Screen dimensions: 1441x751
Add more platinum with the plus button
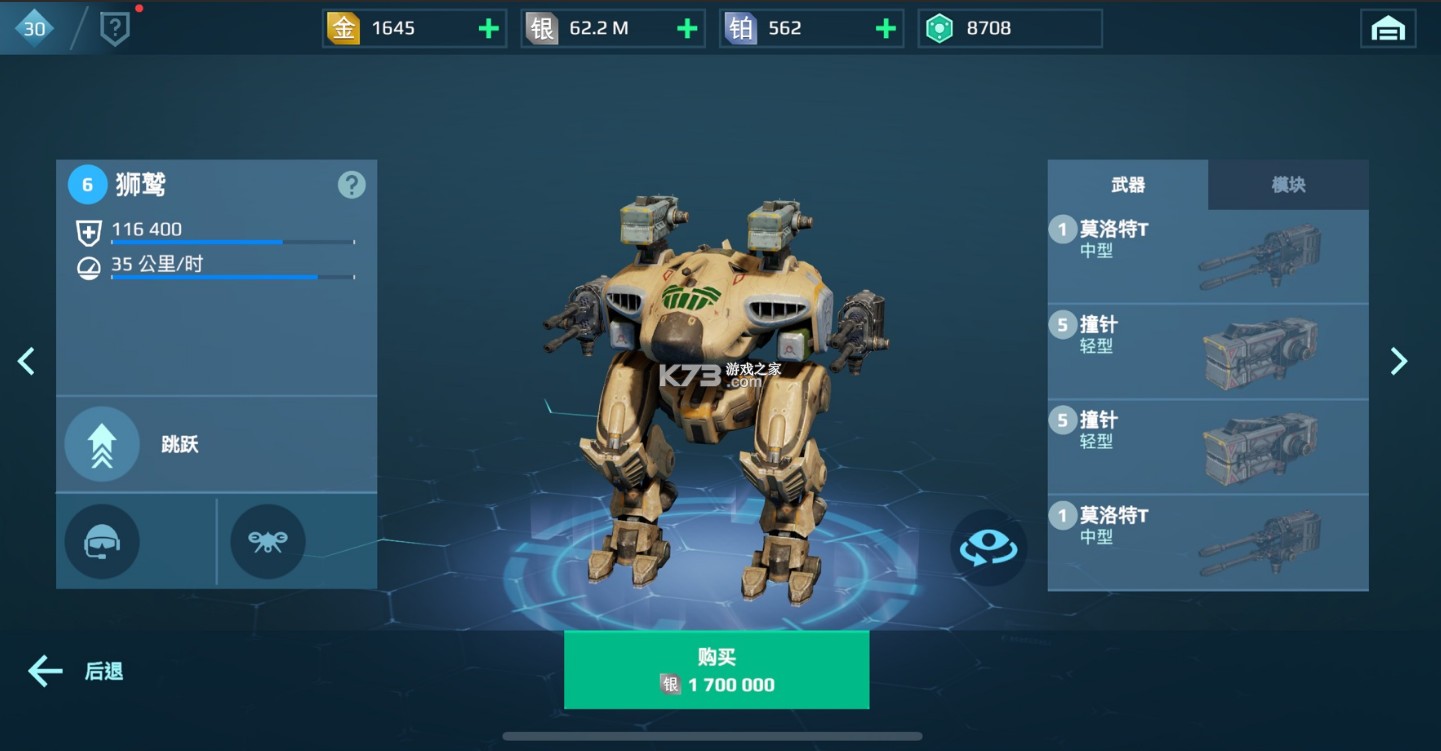pos(885,28)
